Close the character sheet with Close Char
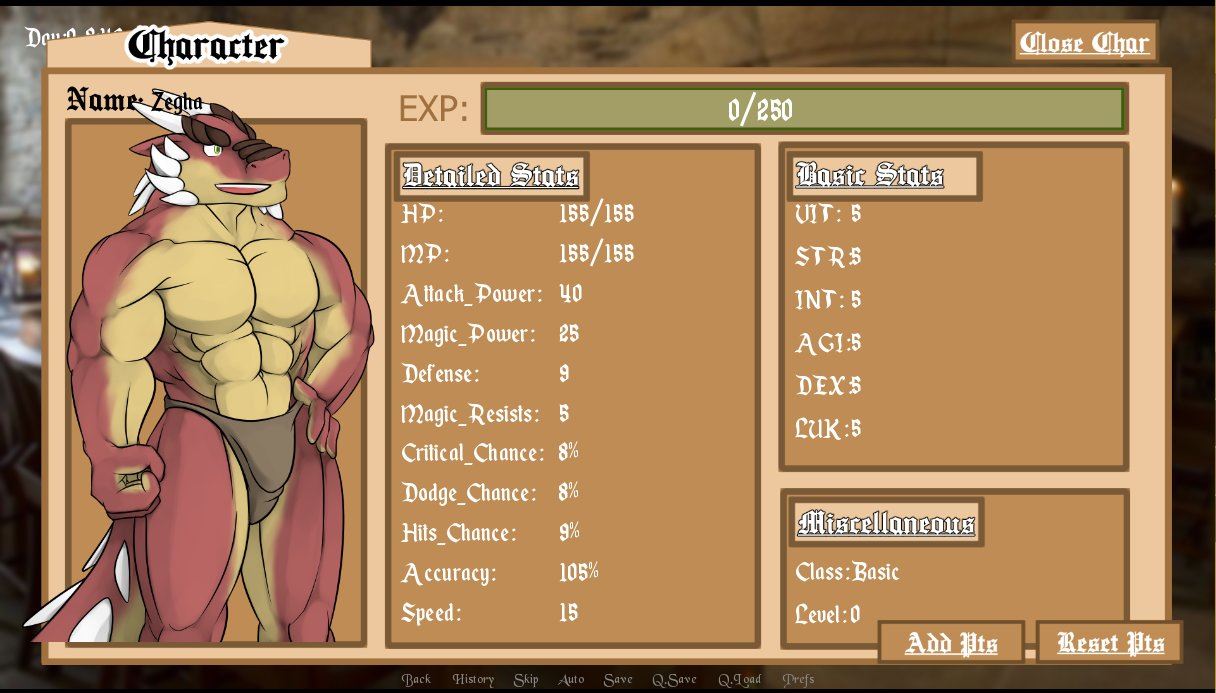The image size is (1216, 693). pyautogui.click(x=1085, y=42)
